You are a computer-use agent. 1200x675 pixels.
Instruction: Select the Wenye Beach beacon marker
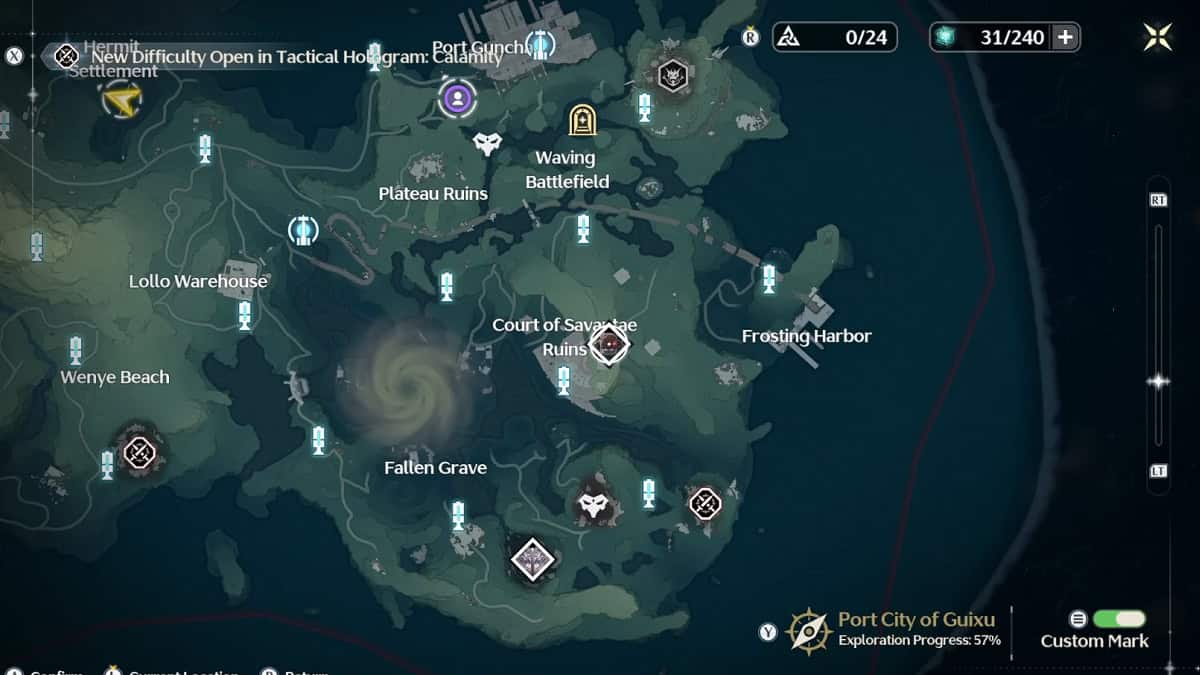click(76, 350)
